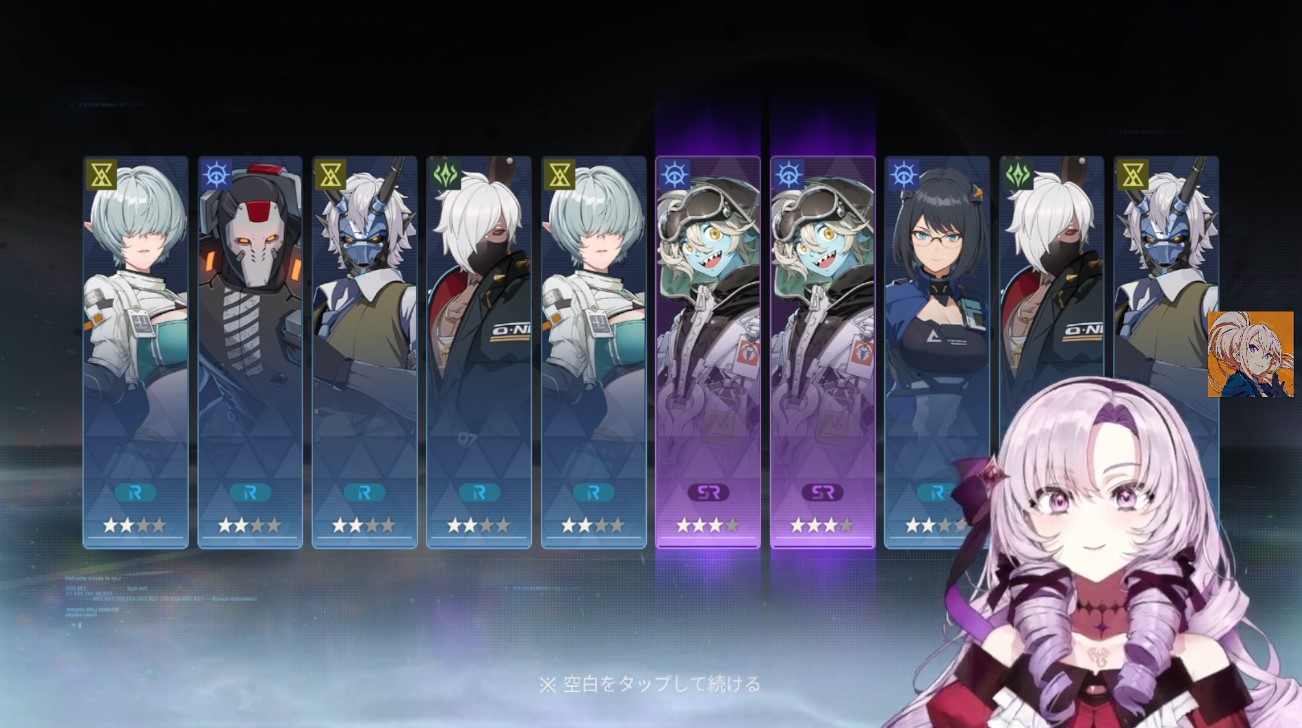This screenshot has height=728, width=1302.
Task: Choose the black-haired glasses woman card
Action: [x=937, y=330]
